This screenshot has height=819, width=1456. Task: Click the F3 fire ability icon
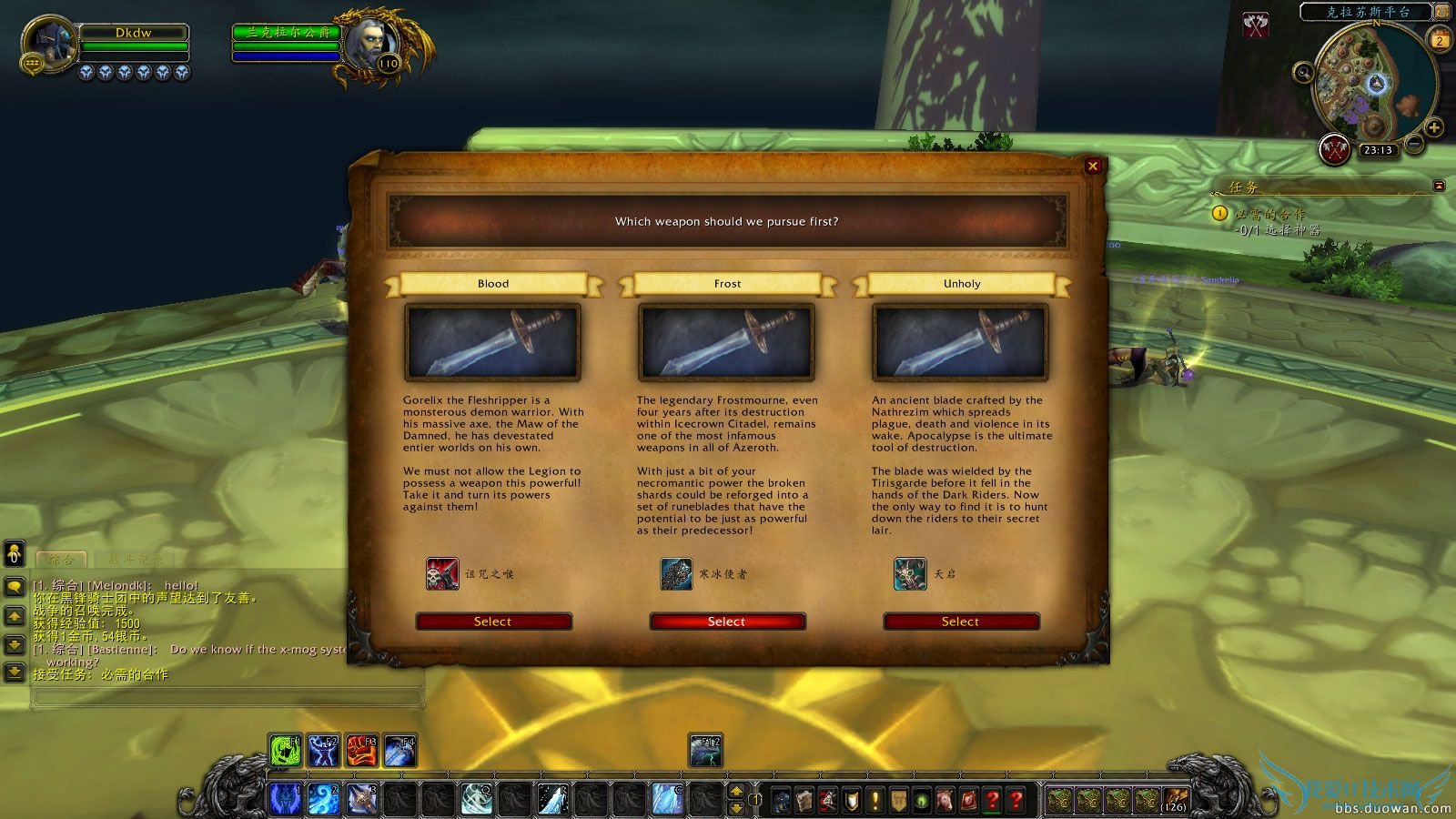tap(364, 751)
